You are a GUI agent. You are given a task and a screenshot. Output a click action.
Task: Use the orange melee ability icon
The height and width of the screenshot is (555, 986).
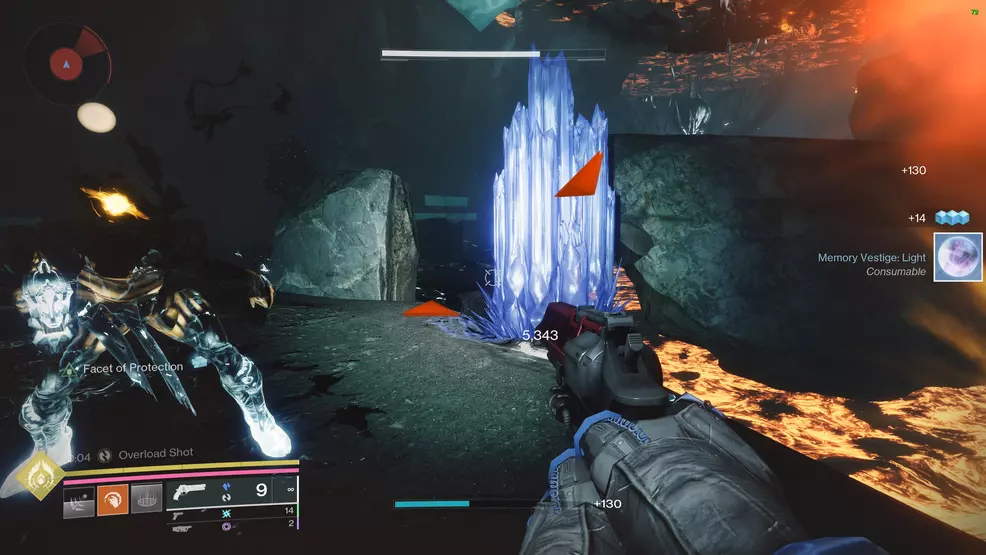pos(112,499)
